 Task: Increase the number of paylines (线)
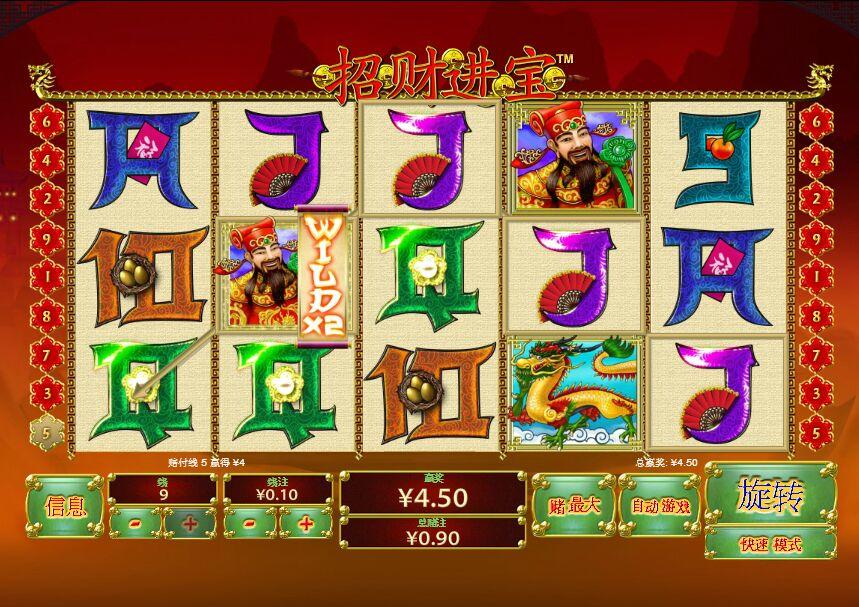(x=189, y=522)
